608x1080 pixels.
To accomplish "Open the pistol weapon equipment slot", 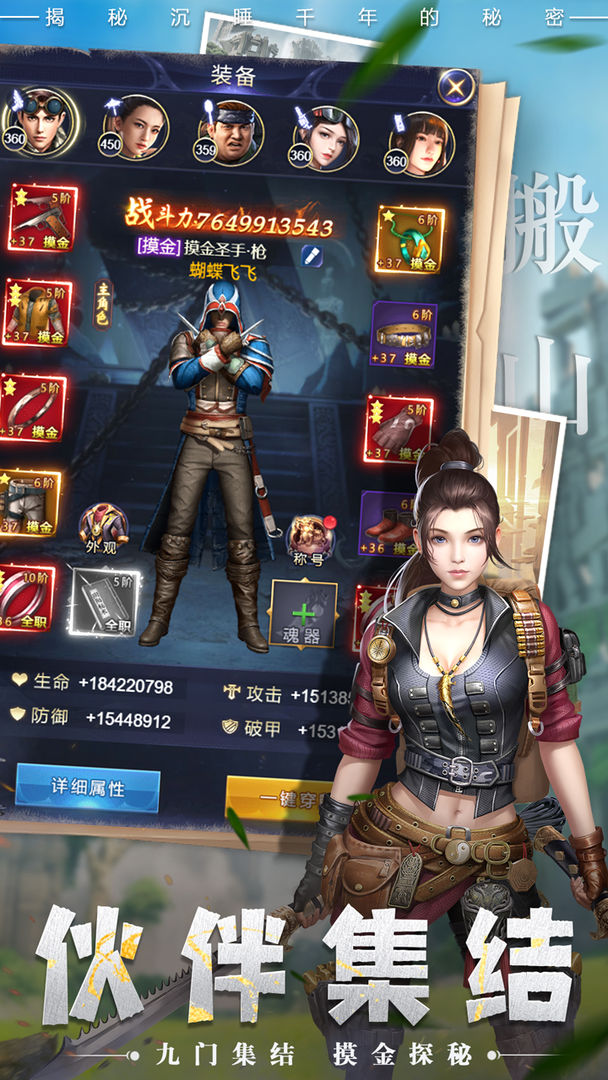I will click(40, 217).
